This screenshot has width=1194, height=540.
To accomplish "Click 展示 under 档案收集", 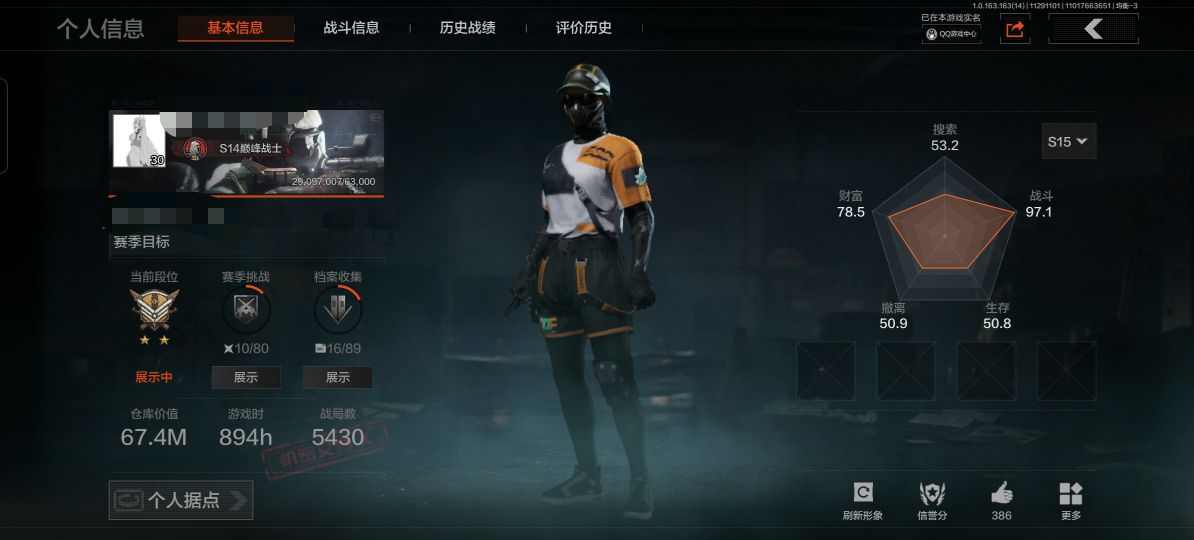I will (338, 377).
